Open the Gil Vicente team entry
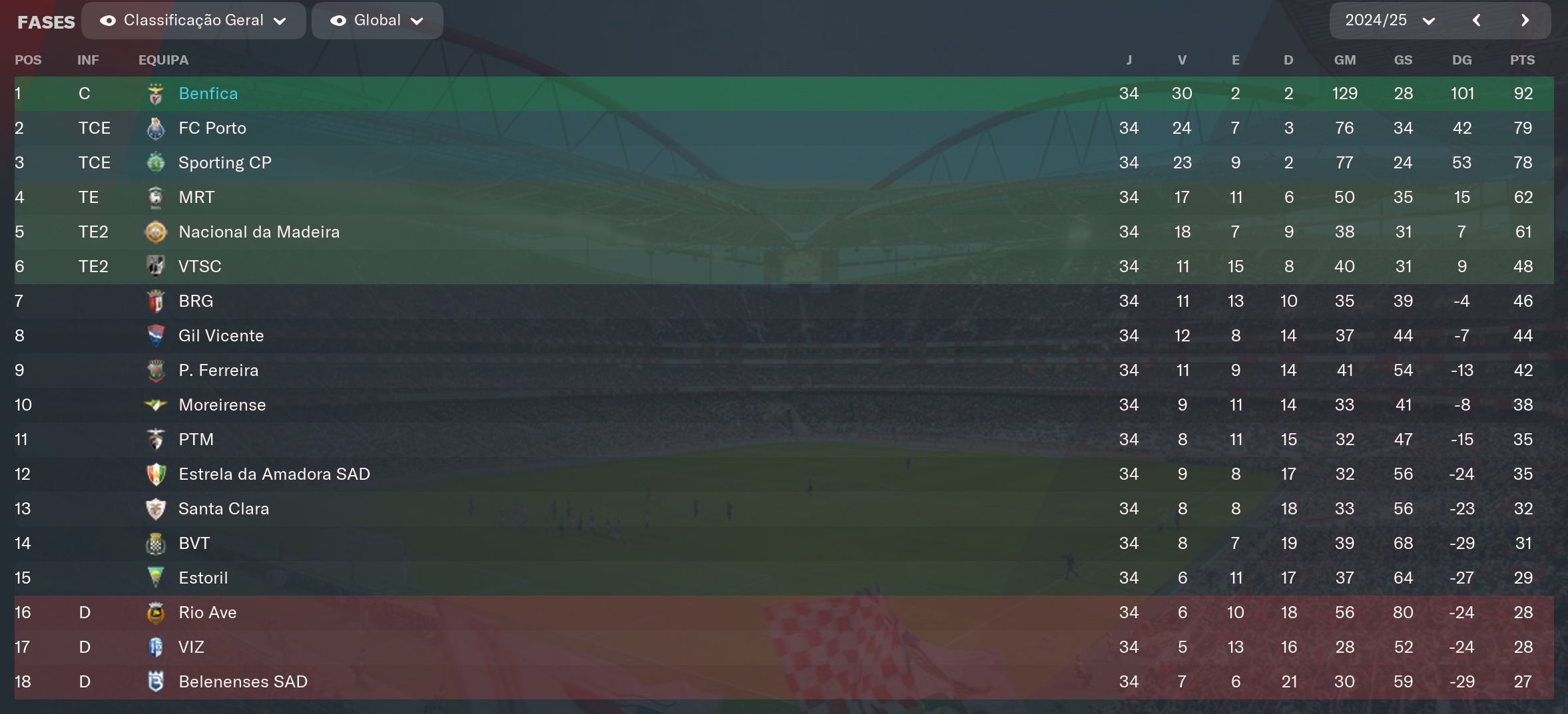Image resolution: width=1568 pixels, height=714 pixels. coord(220,336)
